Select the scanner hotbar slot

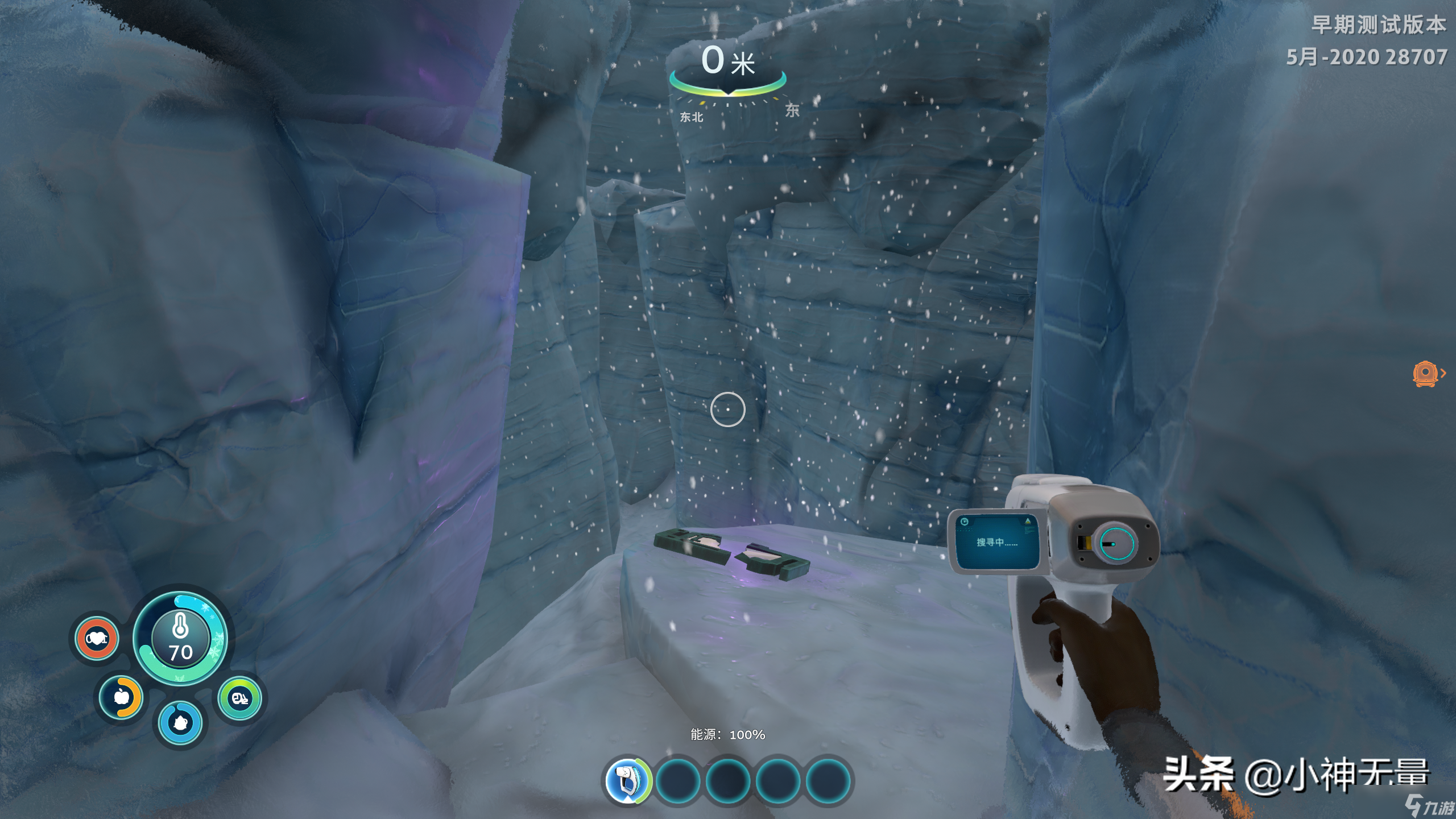[627, 780]
